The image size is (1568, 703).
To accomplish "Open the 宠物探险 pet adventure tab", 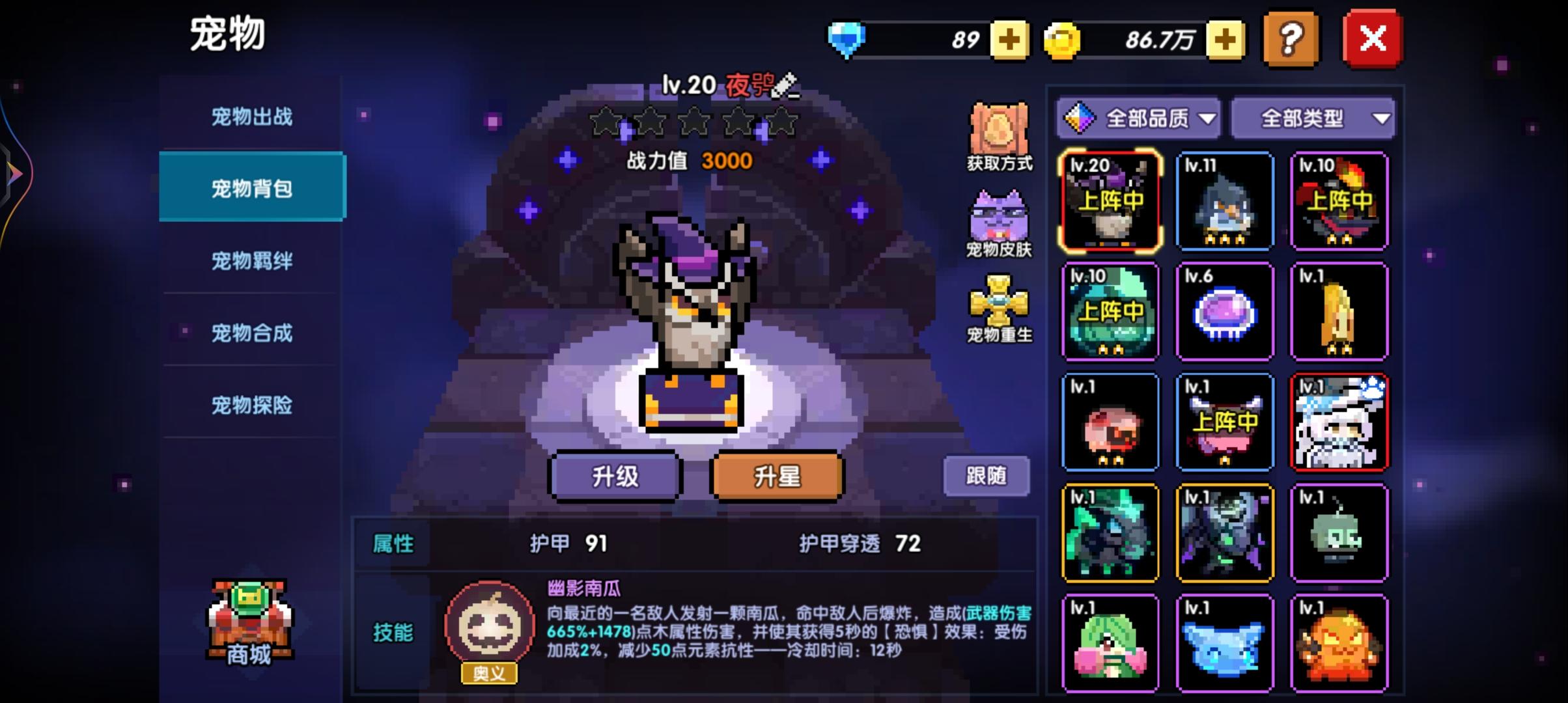I will click(x=251, y=406).
